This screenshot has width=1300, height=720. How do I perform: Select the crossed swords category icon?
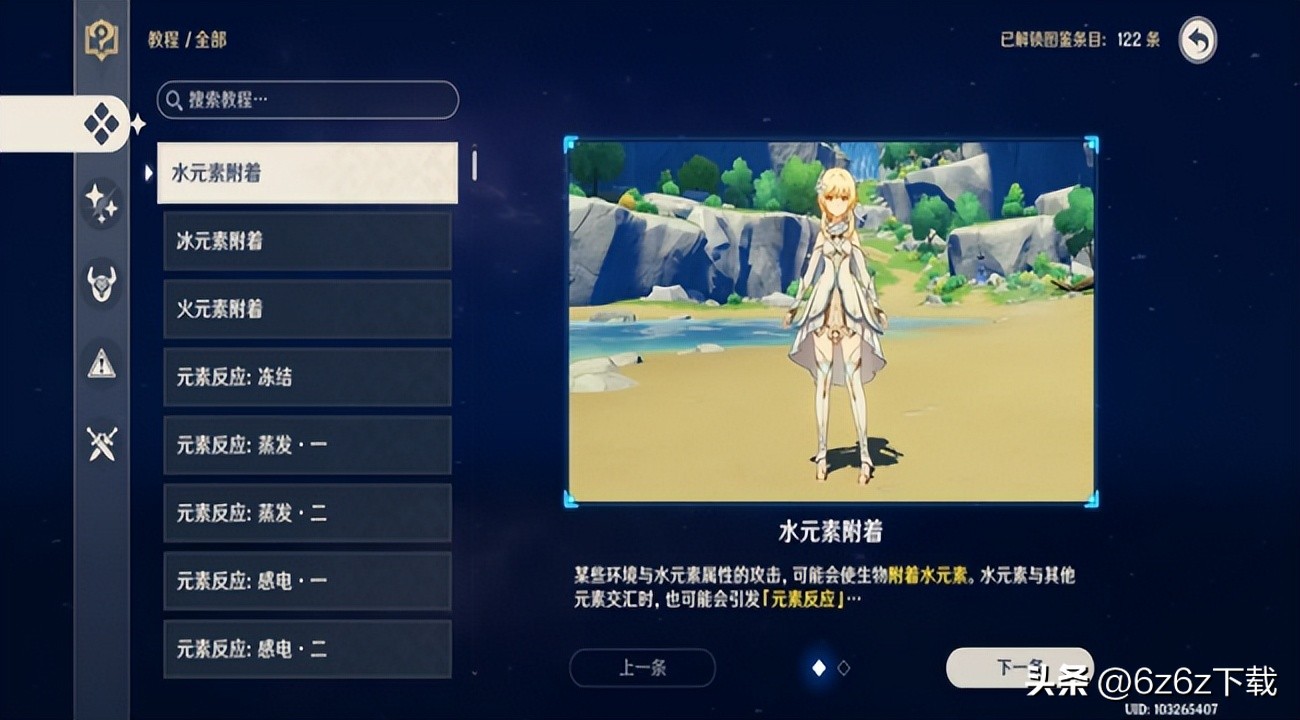(100, 442)
